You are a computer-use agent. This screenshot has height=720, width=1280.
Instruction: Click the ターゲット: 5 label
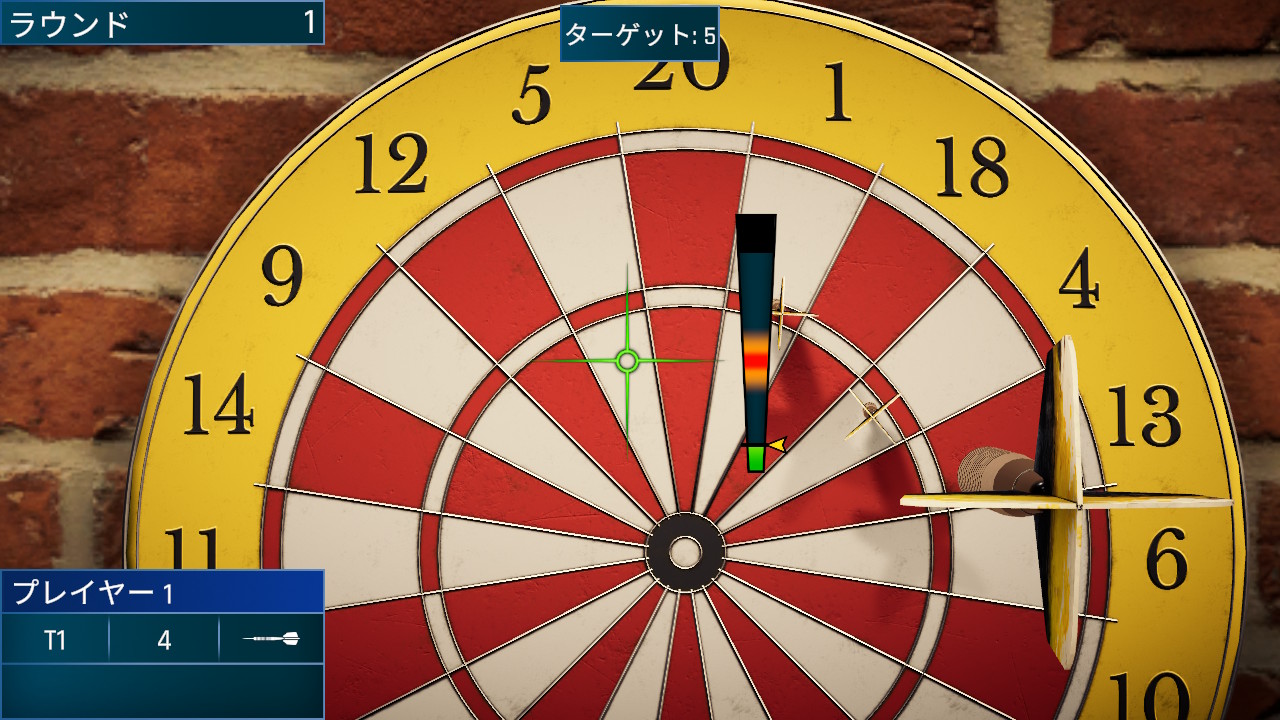click(640, 30)
